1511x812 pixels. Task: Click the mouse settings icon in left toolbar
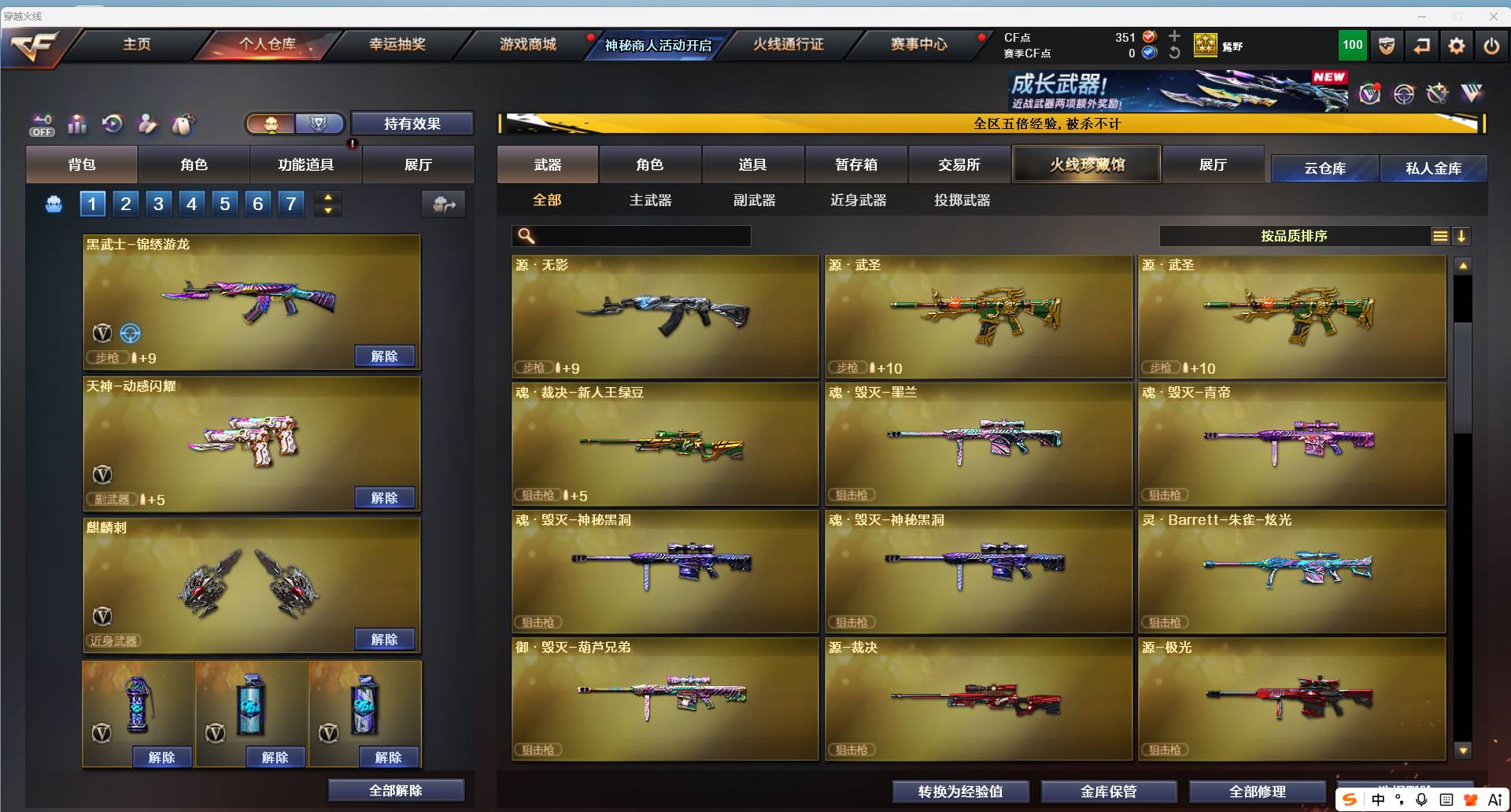click(183, 124)
